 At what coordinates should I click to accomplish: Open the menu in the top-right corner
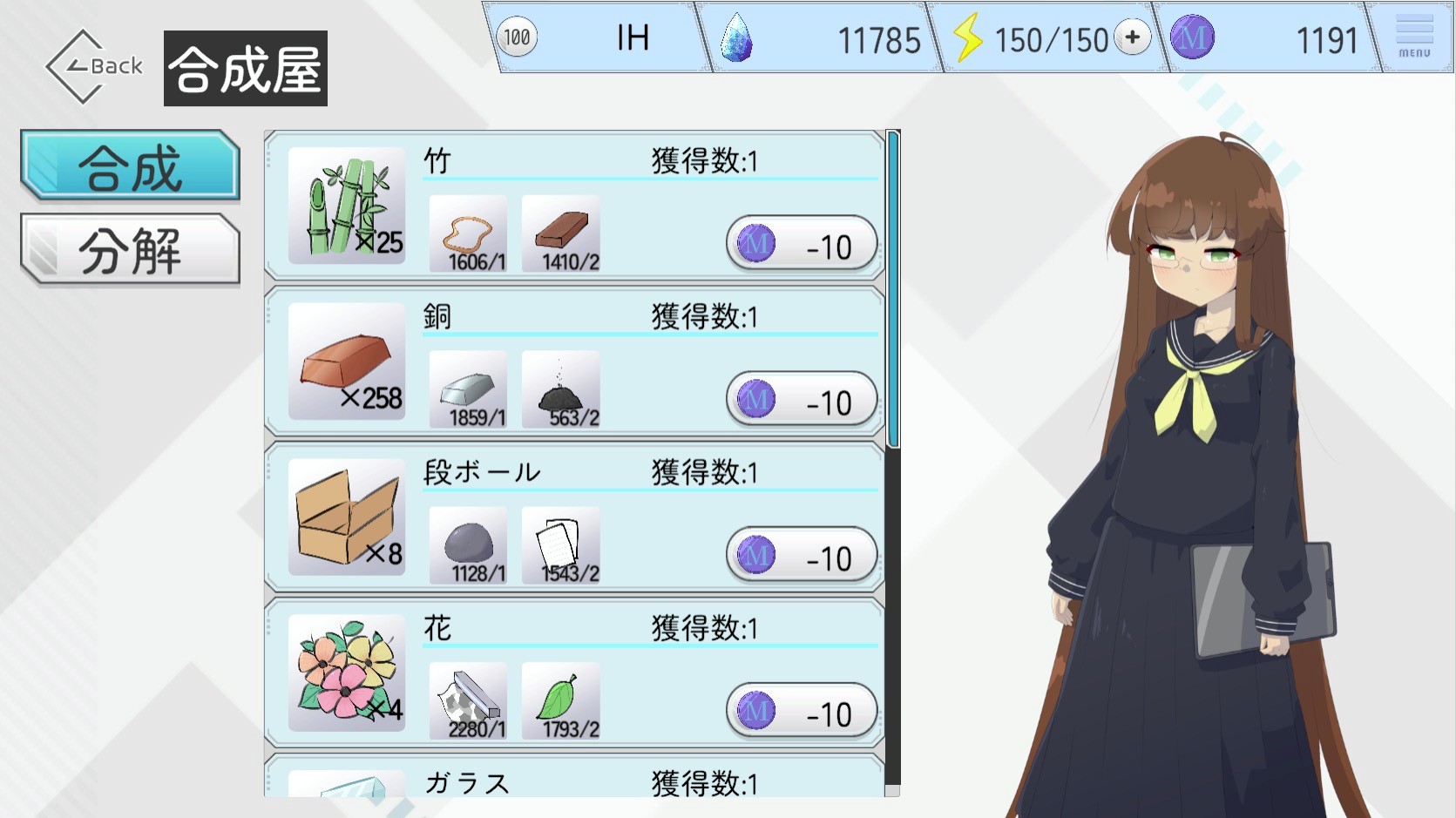1413,37
